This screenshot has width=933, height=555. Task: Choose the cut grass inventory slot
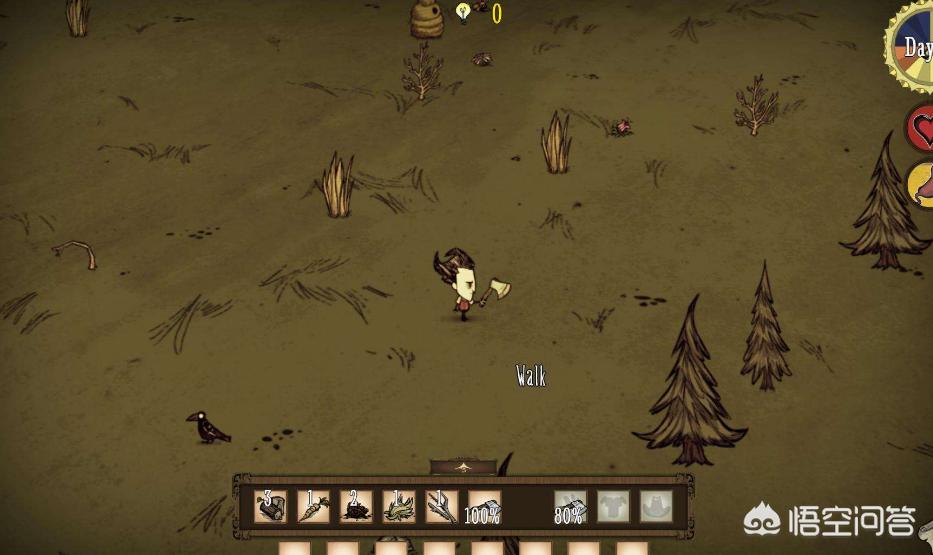tap(399, 506)
